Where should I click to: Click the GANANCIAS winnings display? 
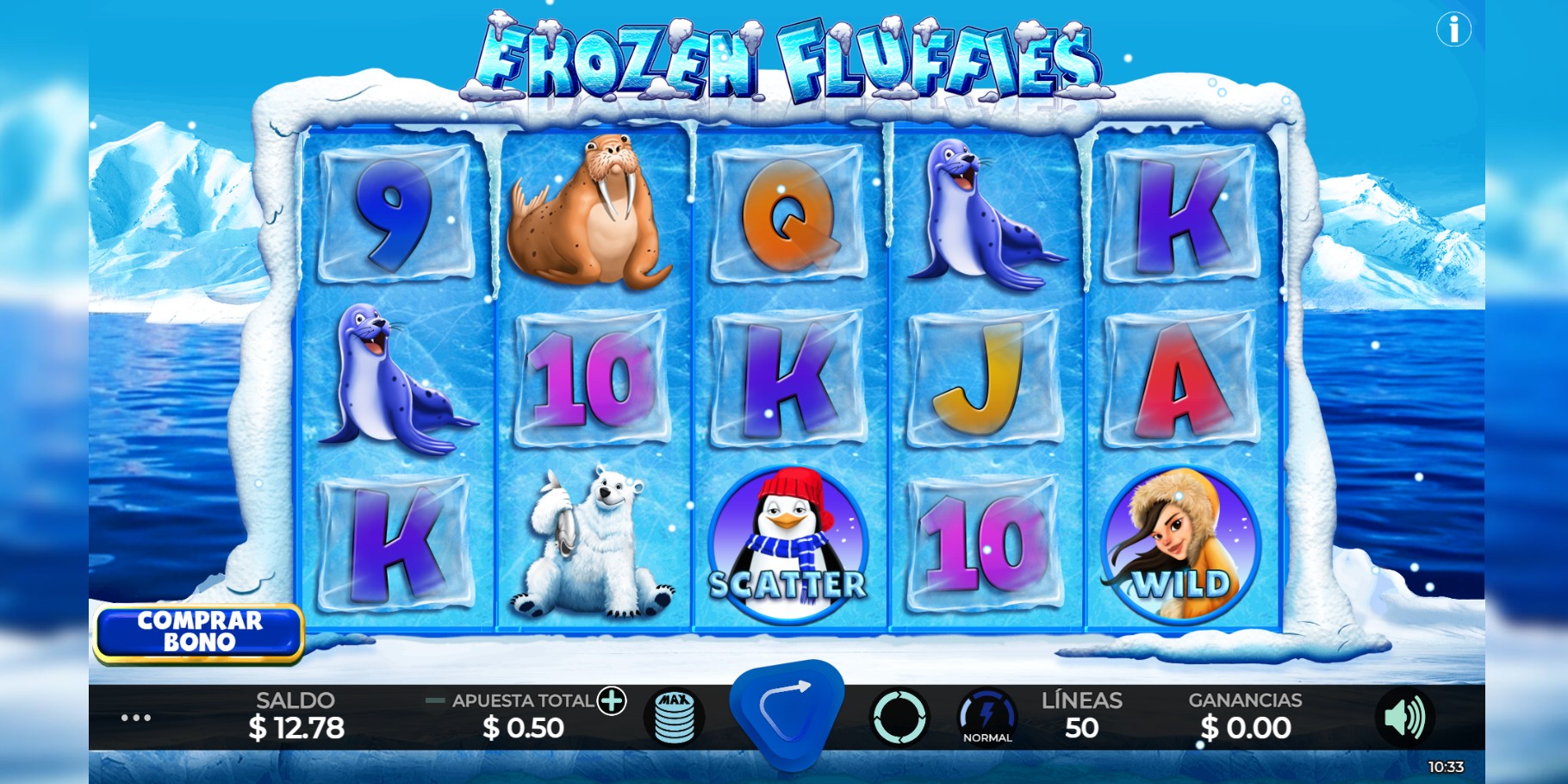click(x=1246, y=715)
